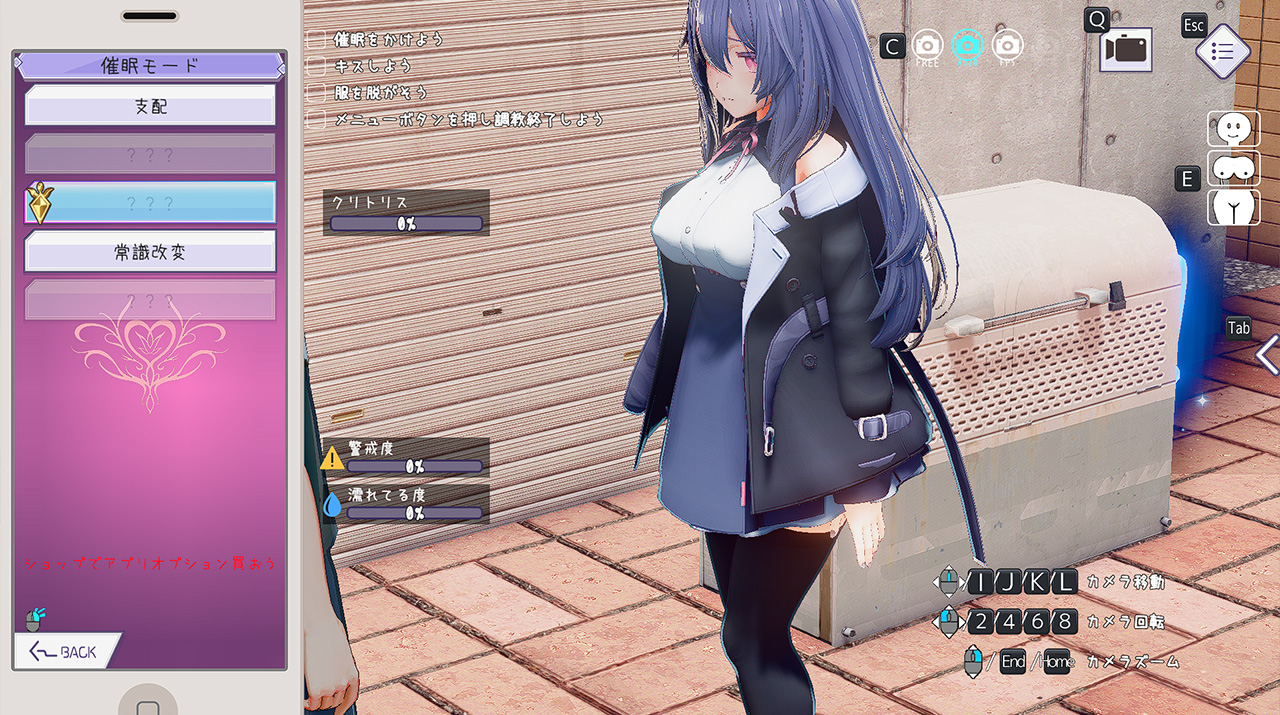1280x715 pixels.
Task: Open the list menu diamond icon
Action: pos(1222,52)
